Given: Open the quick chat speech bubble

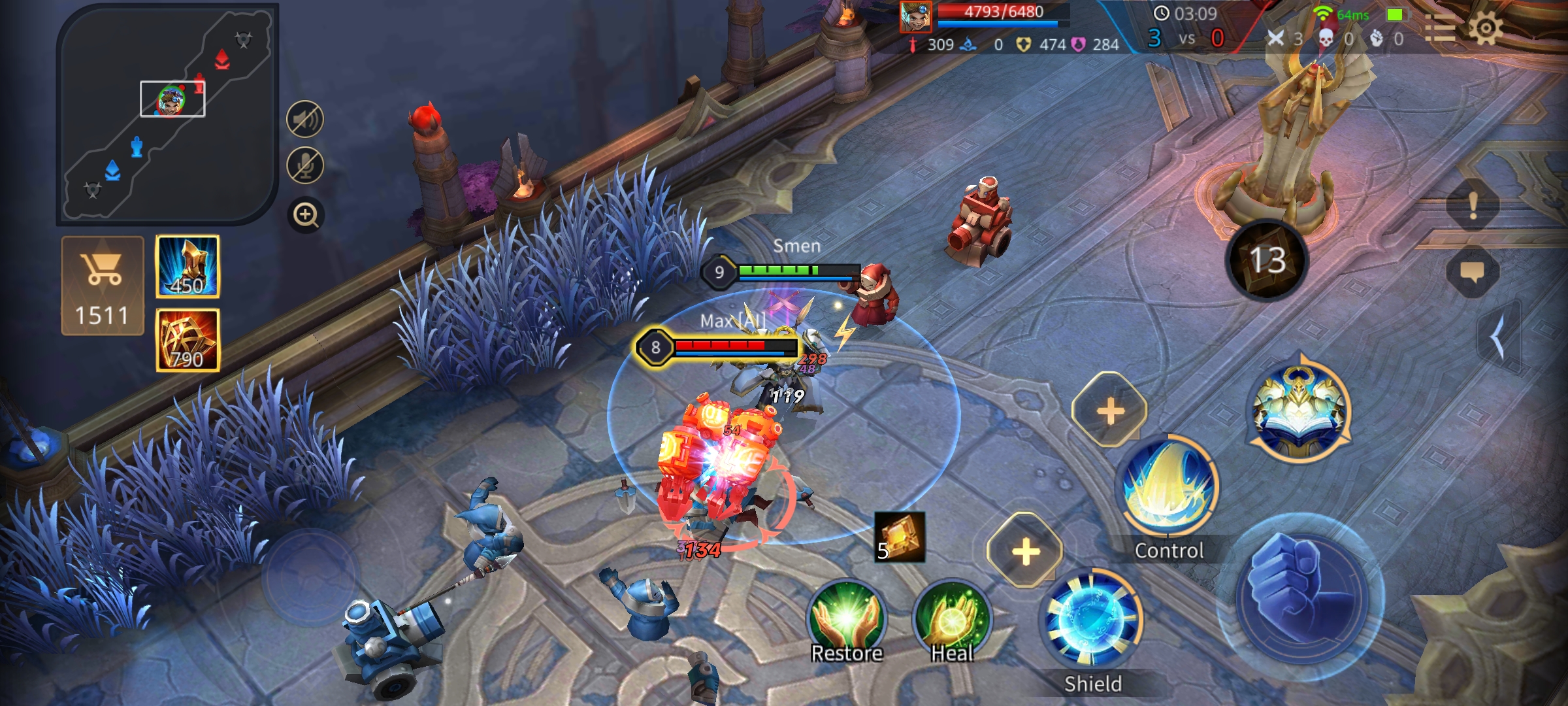Looking at the screenshot, I should (x=1473, y=272).
